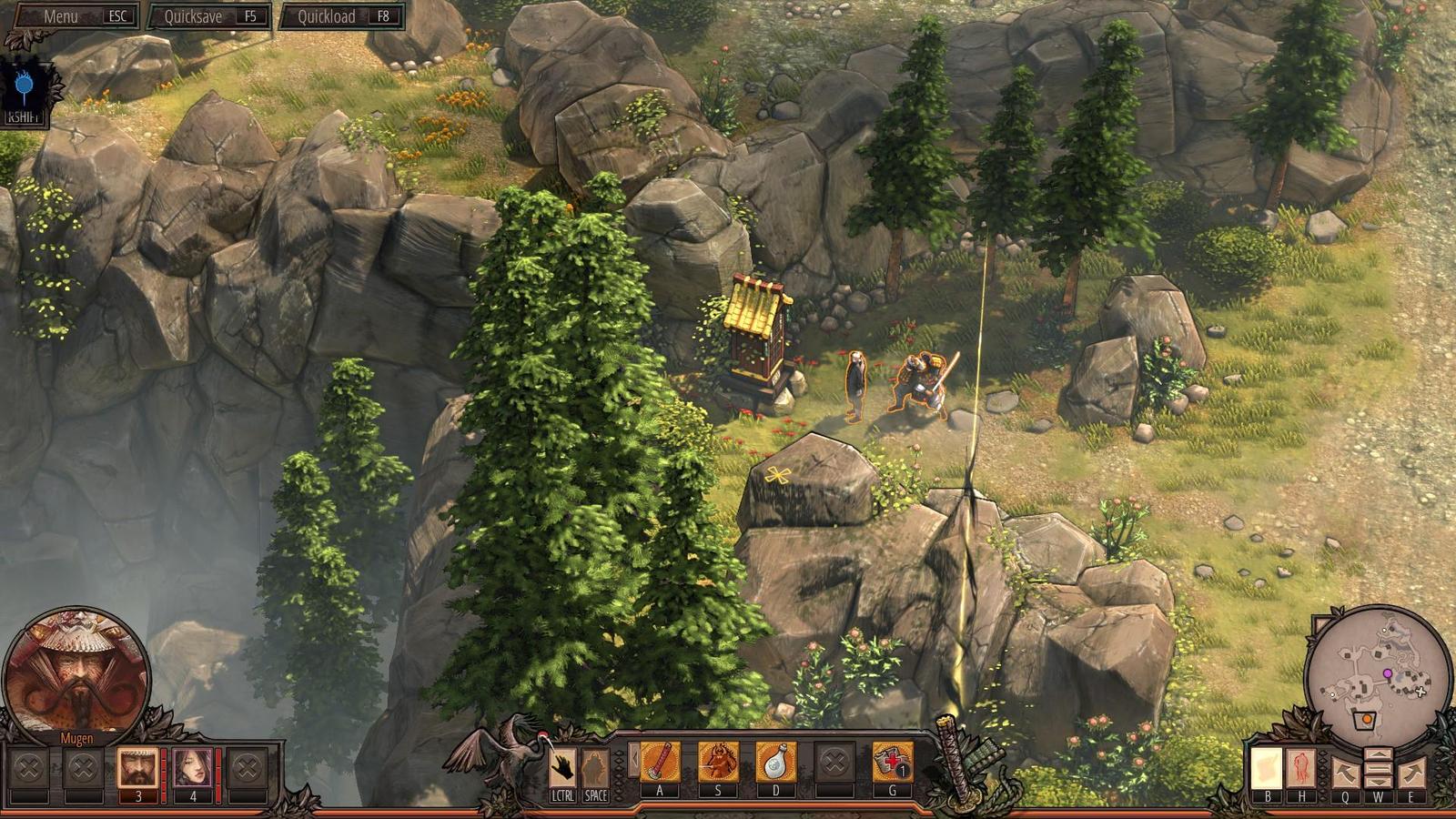The image size is (1456, 819).
Task: Select Mugen's small bearded portrait slot
Action: tap(137, 768)
